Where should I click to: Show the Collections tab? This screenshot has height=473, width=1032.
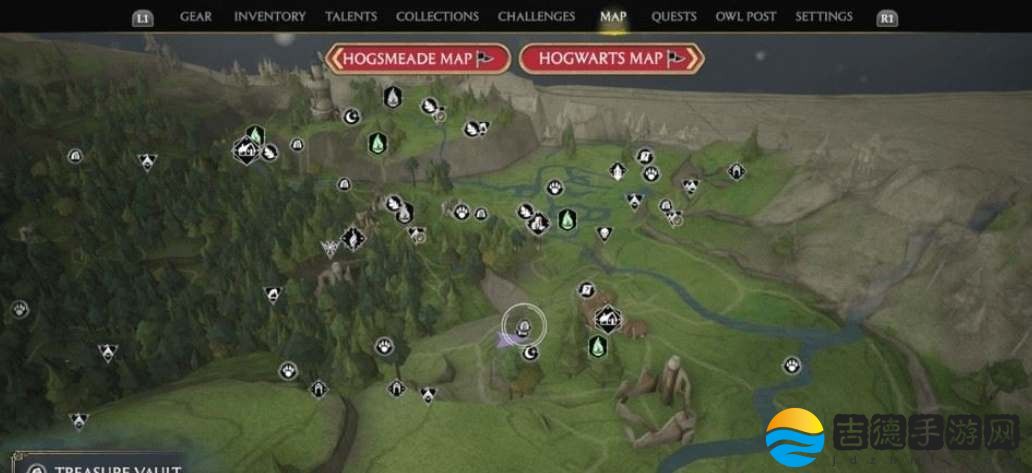437,17
